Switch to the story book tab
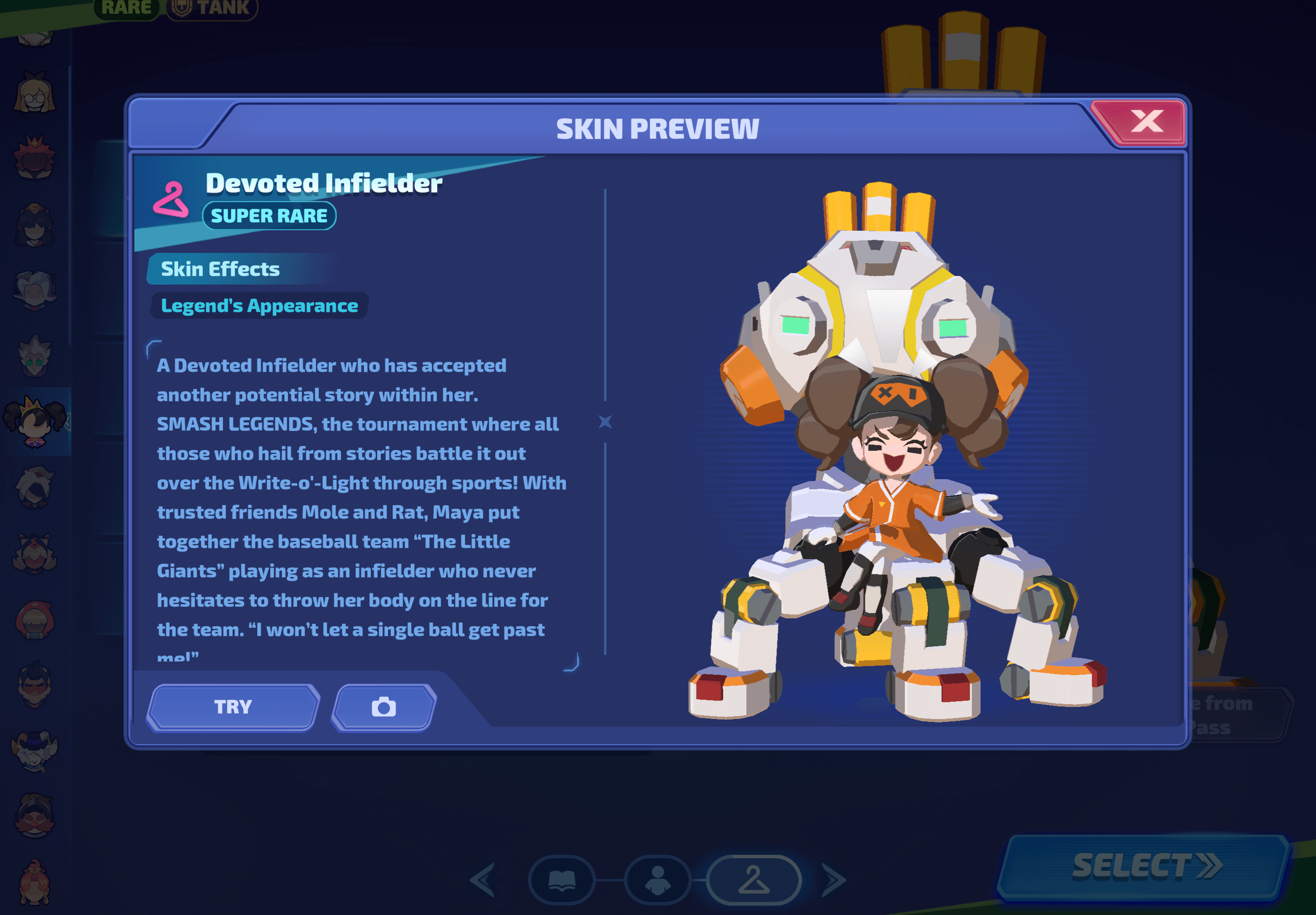1316x915 pixels. click(x=562, y=879)
